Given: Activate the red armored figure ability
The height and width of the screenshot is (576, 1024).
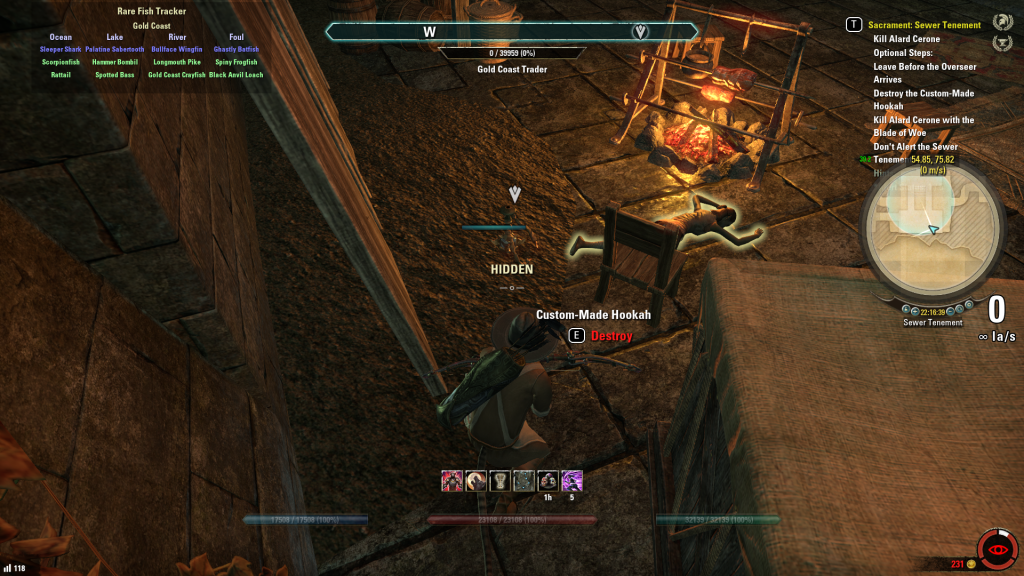Looking at the screenshot, I should (x=451, y=481).
